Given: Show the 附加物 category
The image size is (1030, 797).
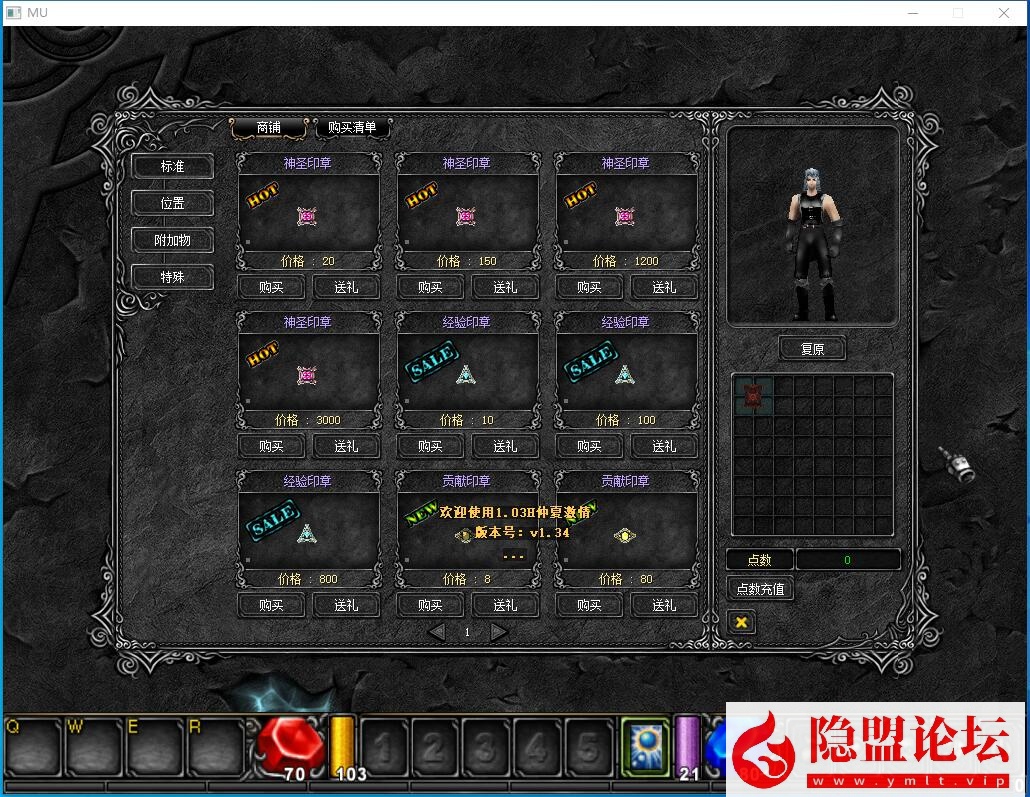Looking at the screenshot, I should click(172, 241).
